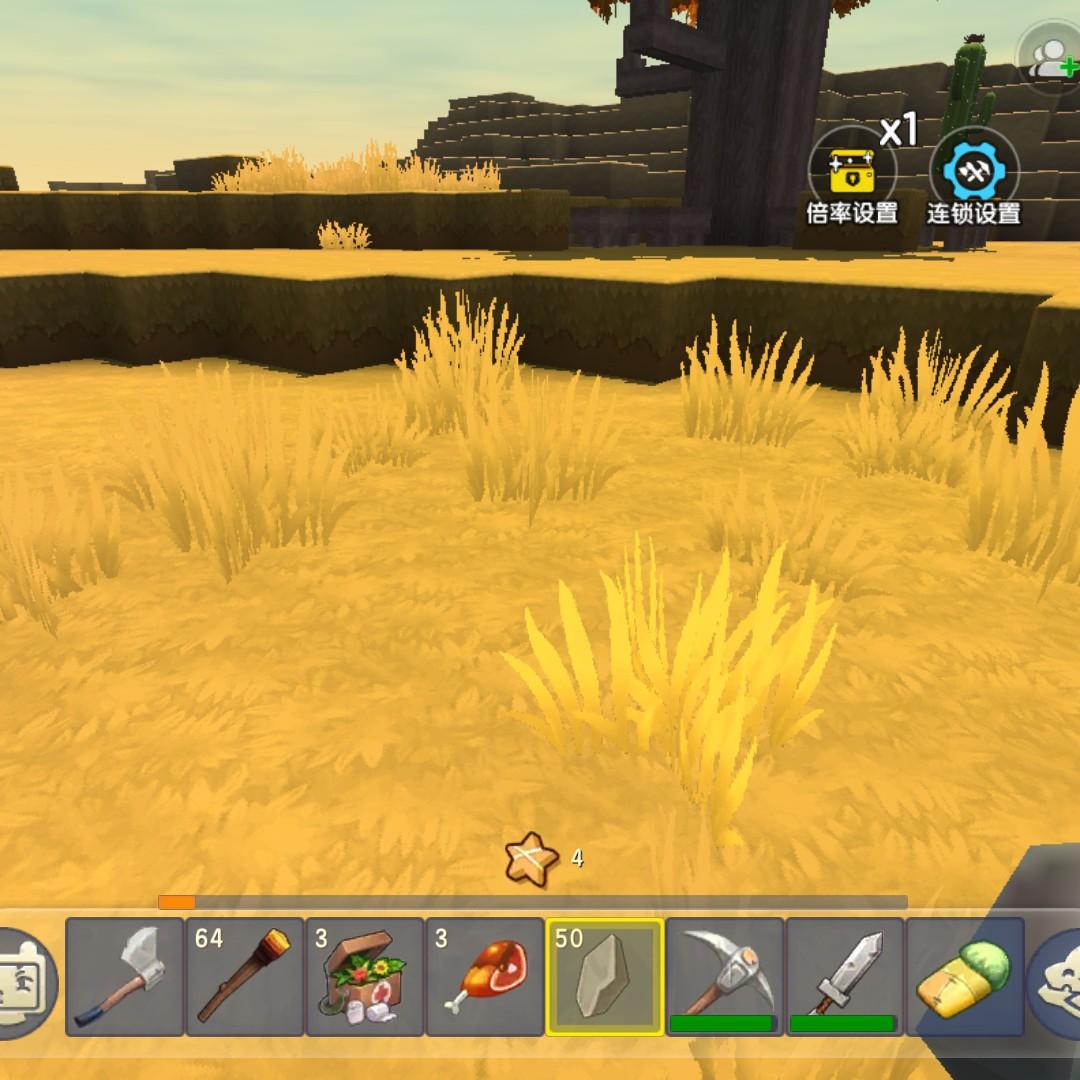
Task: Select the stone stack of 50
Action: [x=605, y=977]
